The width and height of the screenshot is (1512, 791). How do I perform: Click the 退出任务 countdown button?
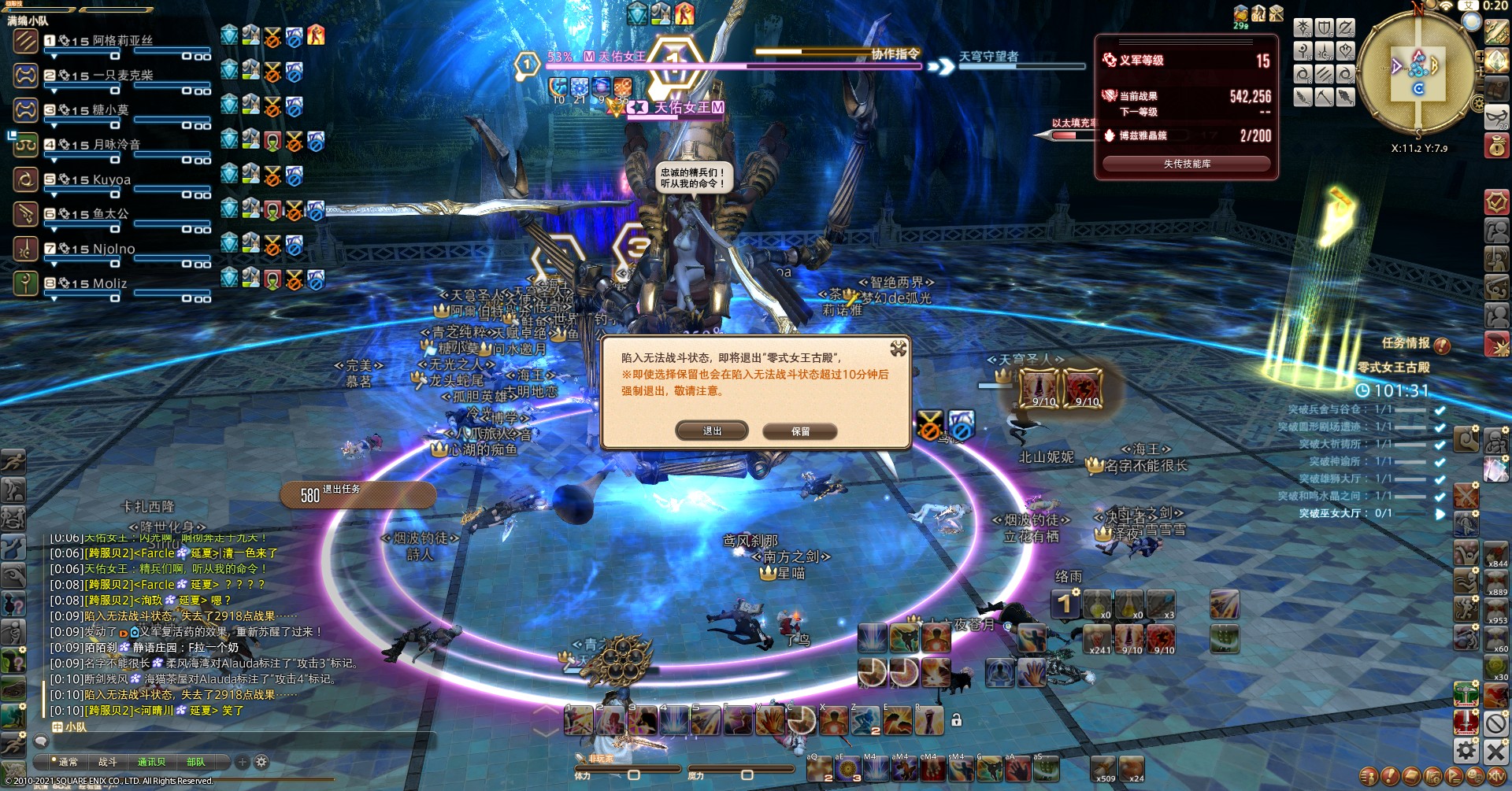pos(358,494)
